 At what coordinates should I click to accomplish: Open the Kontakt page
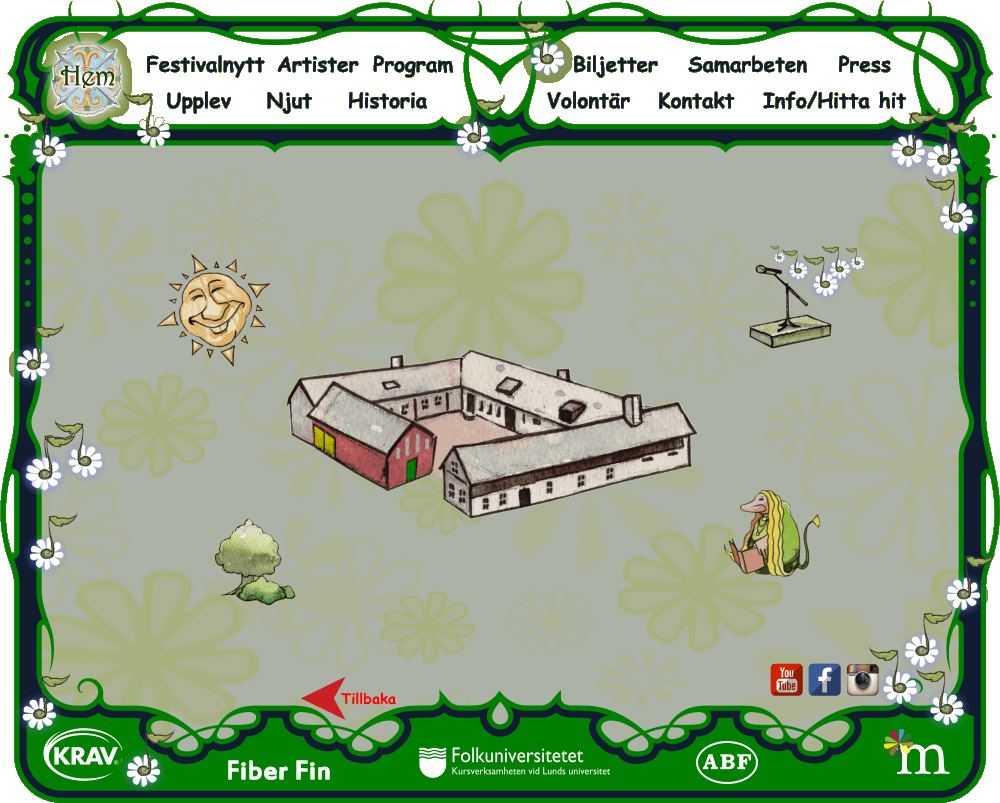tap(696, 102)
